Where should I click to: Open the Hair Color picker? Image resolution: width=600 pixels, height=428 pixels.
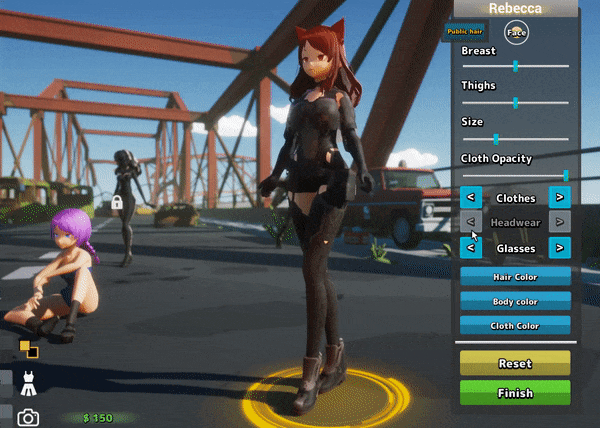pyautogui.click(x=515, y=276)
